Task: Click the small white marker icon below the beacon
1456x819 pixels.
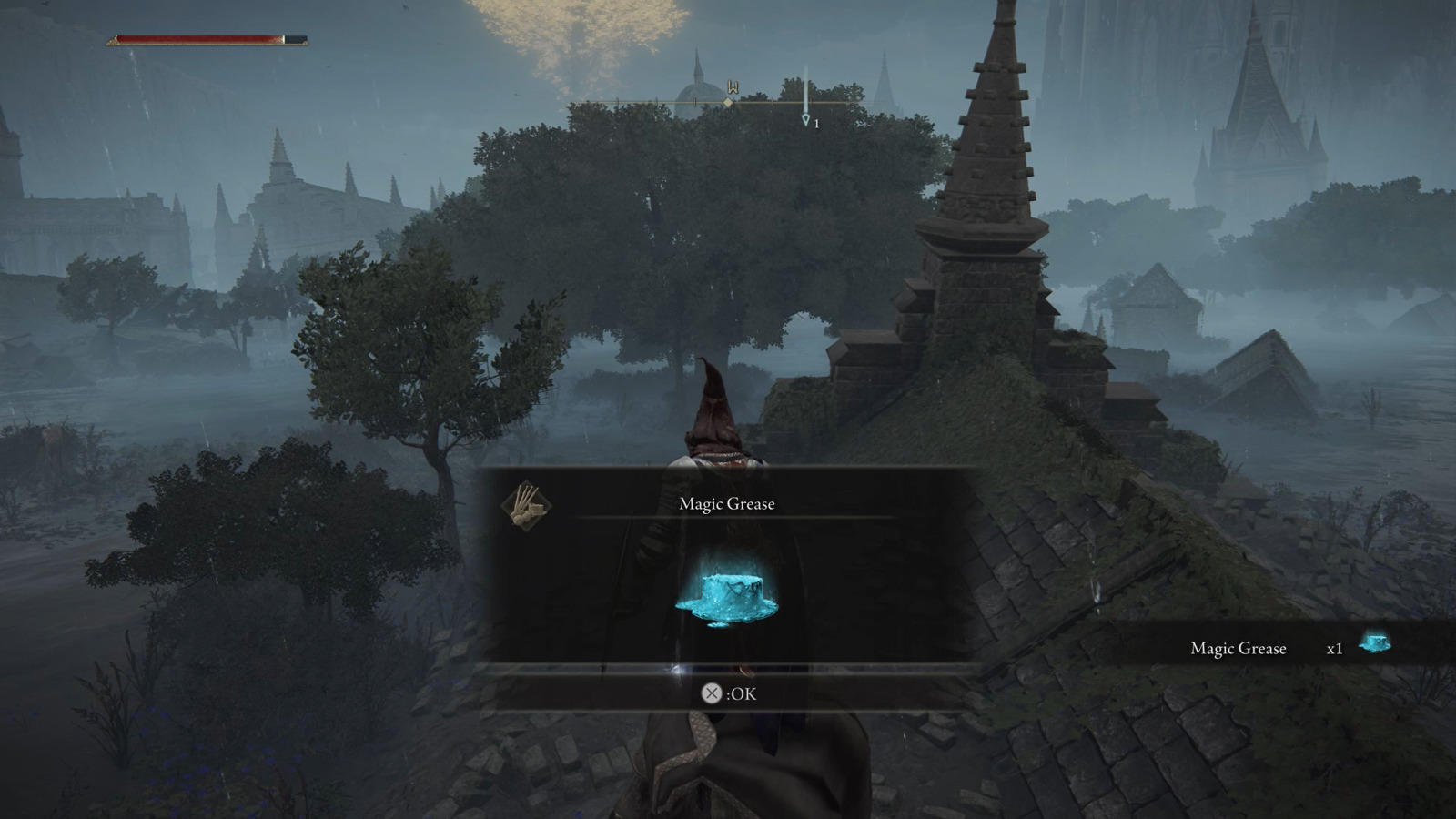Action: 806,121
